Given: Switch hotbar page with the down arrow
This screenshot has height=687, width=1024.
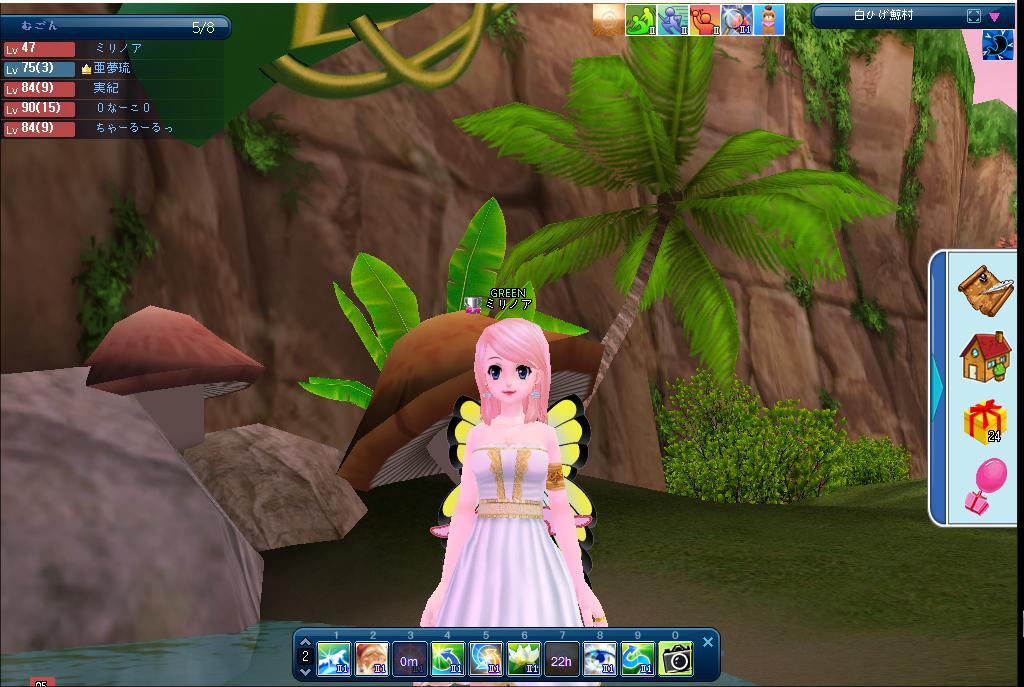Looking at the screenshot, I should tap(305, 672).
